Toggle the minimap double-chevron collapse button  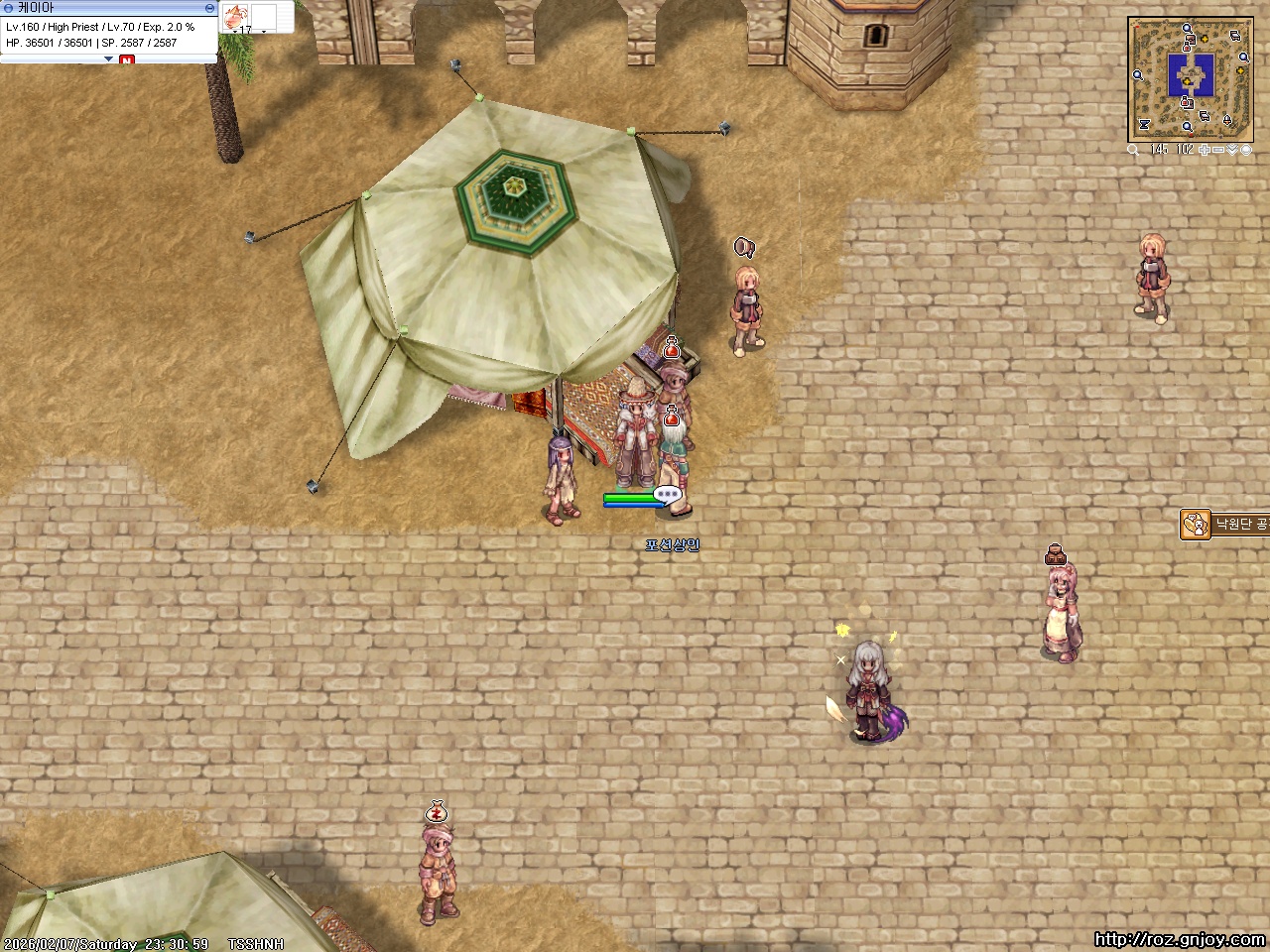click(x=1232, y=150)
